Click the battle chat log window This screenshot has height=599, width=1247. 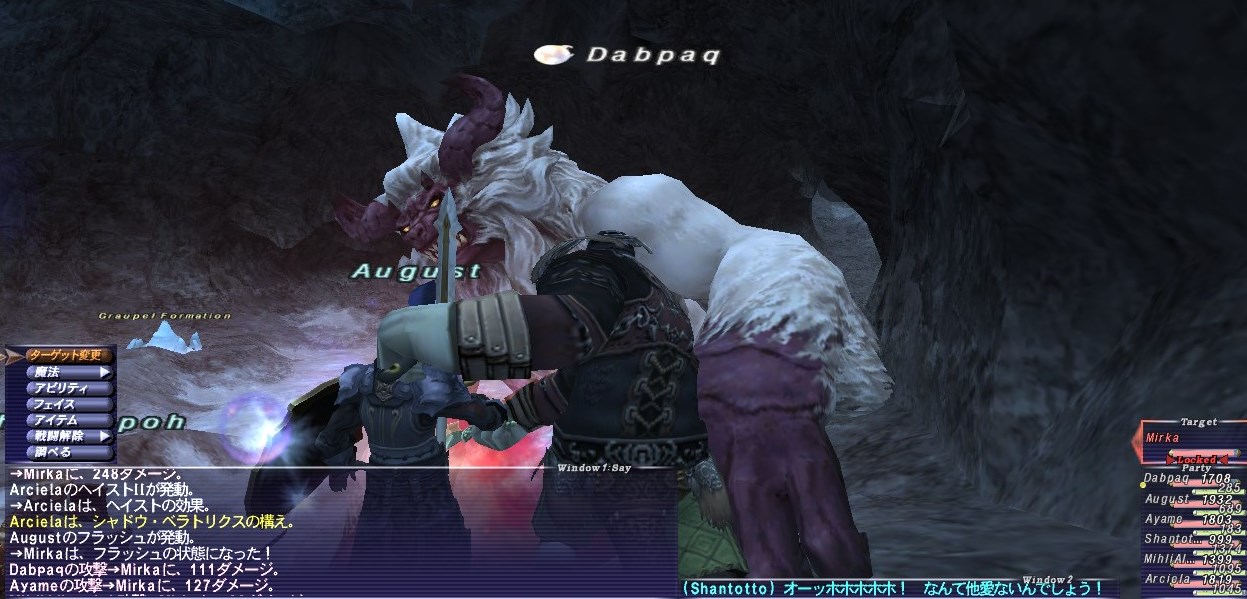point(340,530)
